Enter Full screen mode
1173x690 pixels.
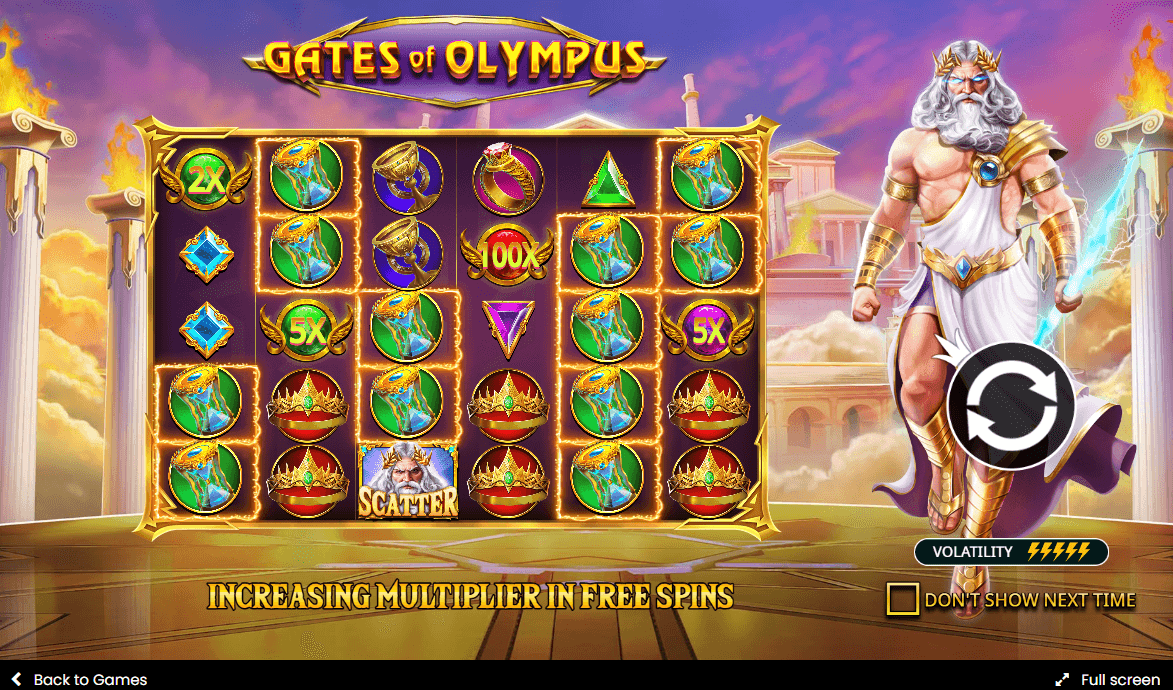(1107, 679)
